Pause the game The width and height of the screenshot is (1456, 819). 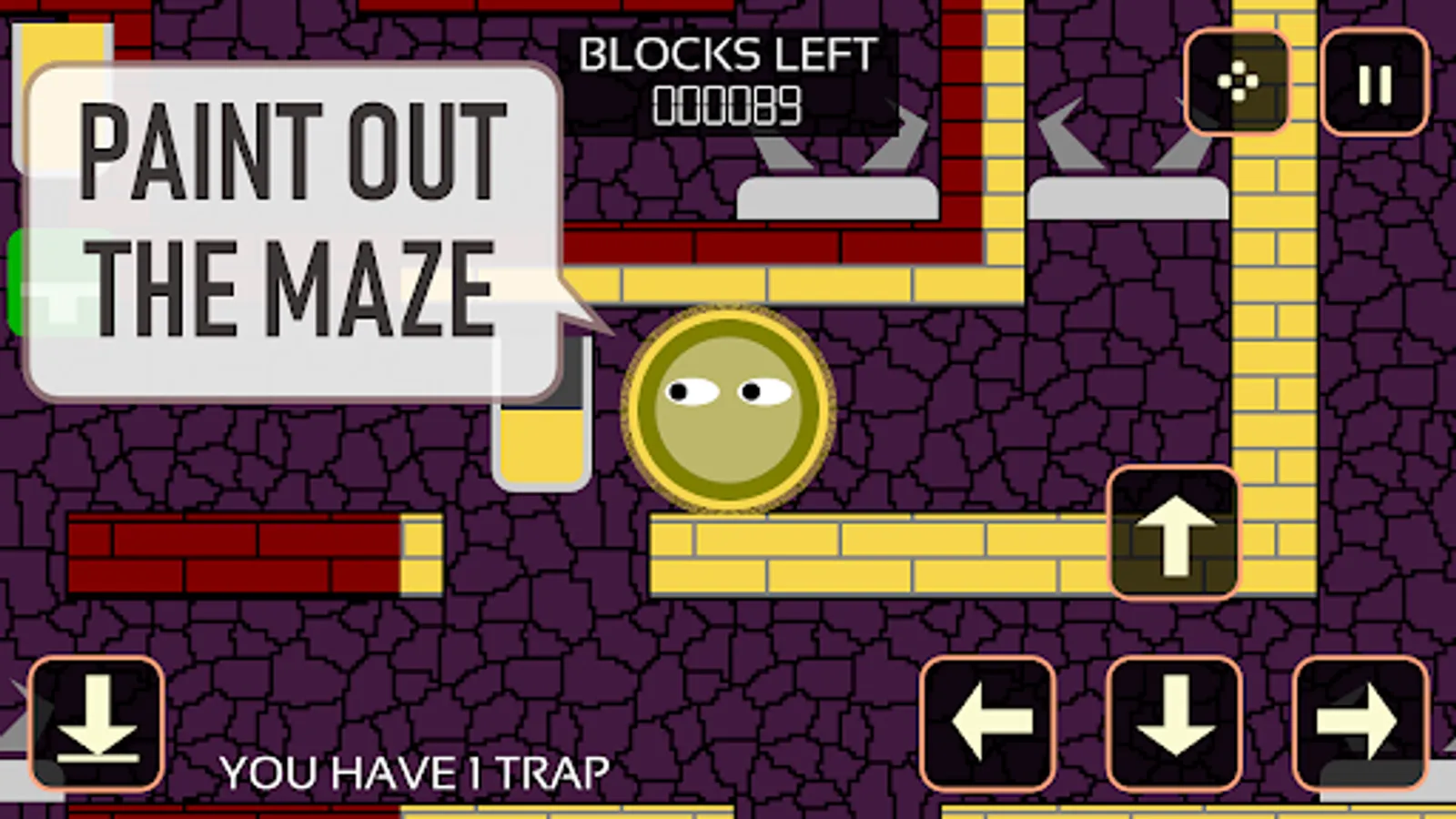click(1374, 82)
